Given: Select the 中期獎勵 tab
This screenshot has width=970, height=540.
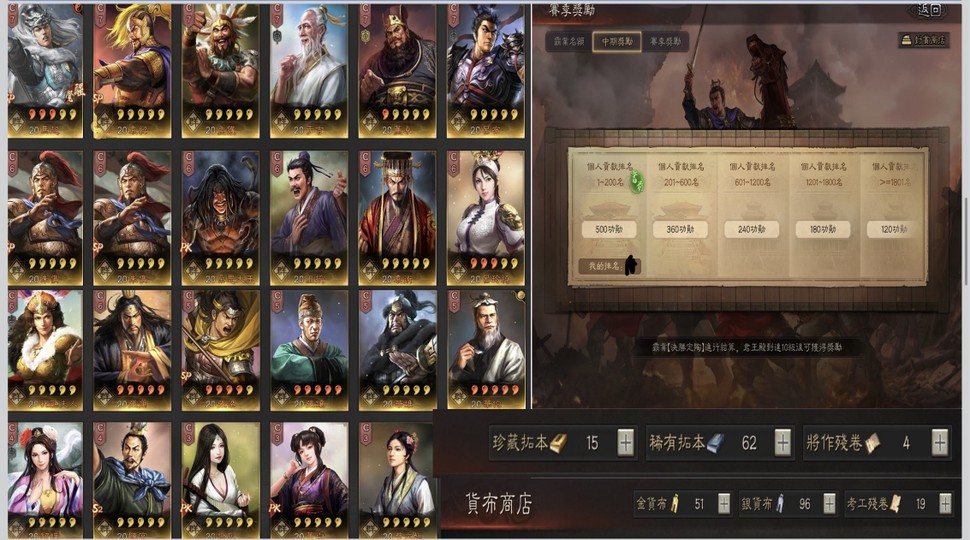Looking at the screenshot, I should 616,41.
